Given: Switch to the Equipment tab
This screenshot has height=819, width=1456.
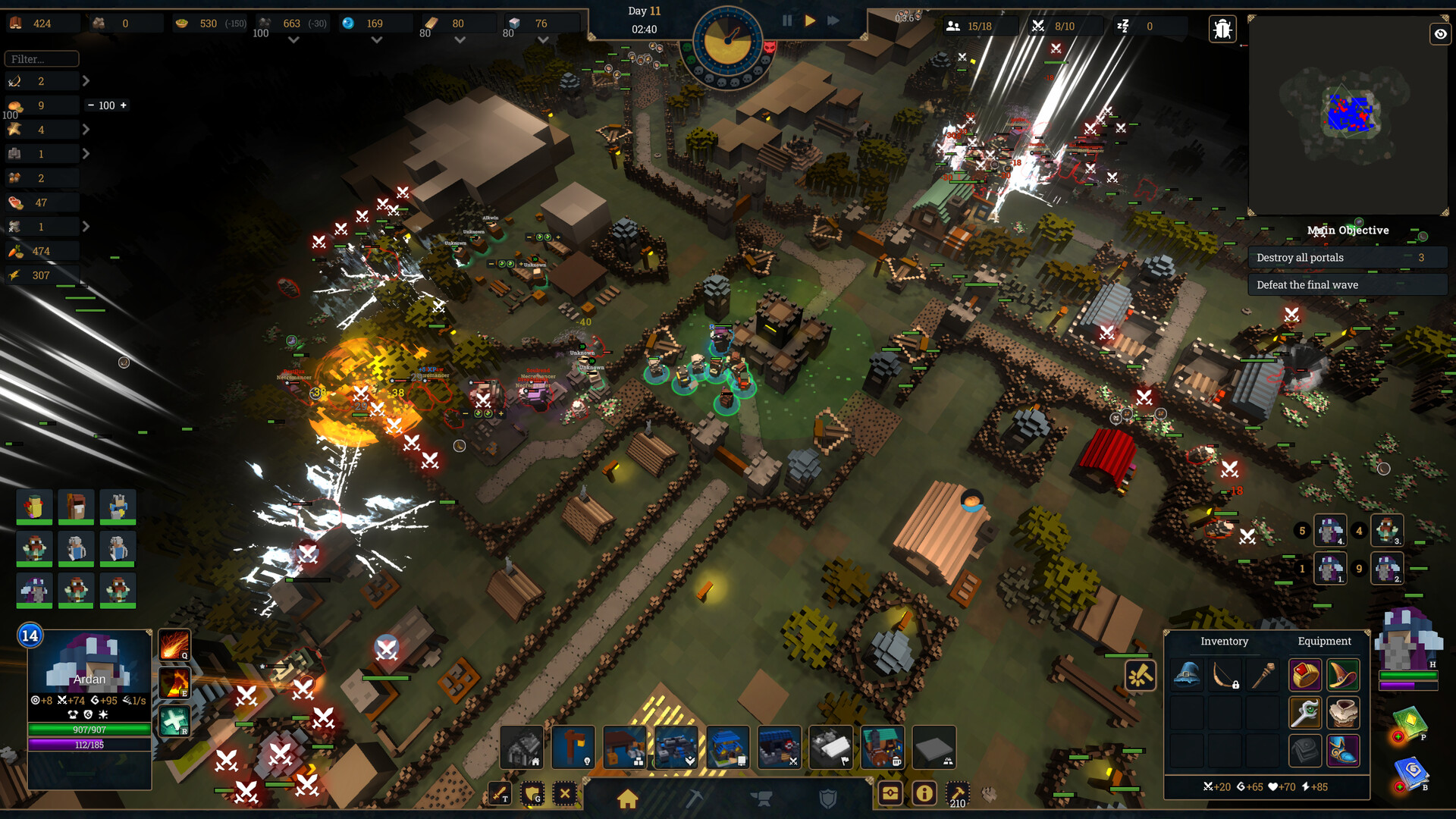Looking at the screenshot, I should point(1324,641).
